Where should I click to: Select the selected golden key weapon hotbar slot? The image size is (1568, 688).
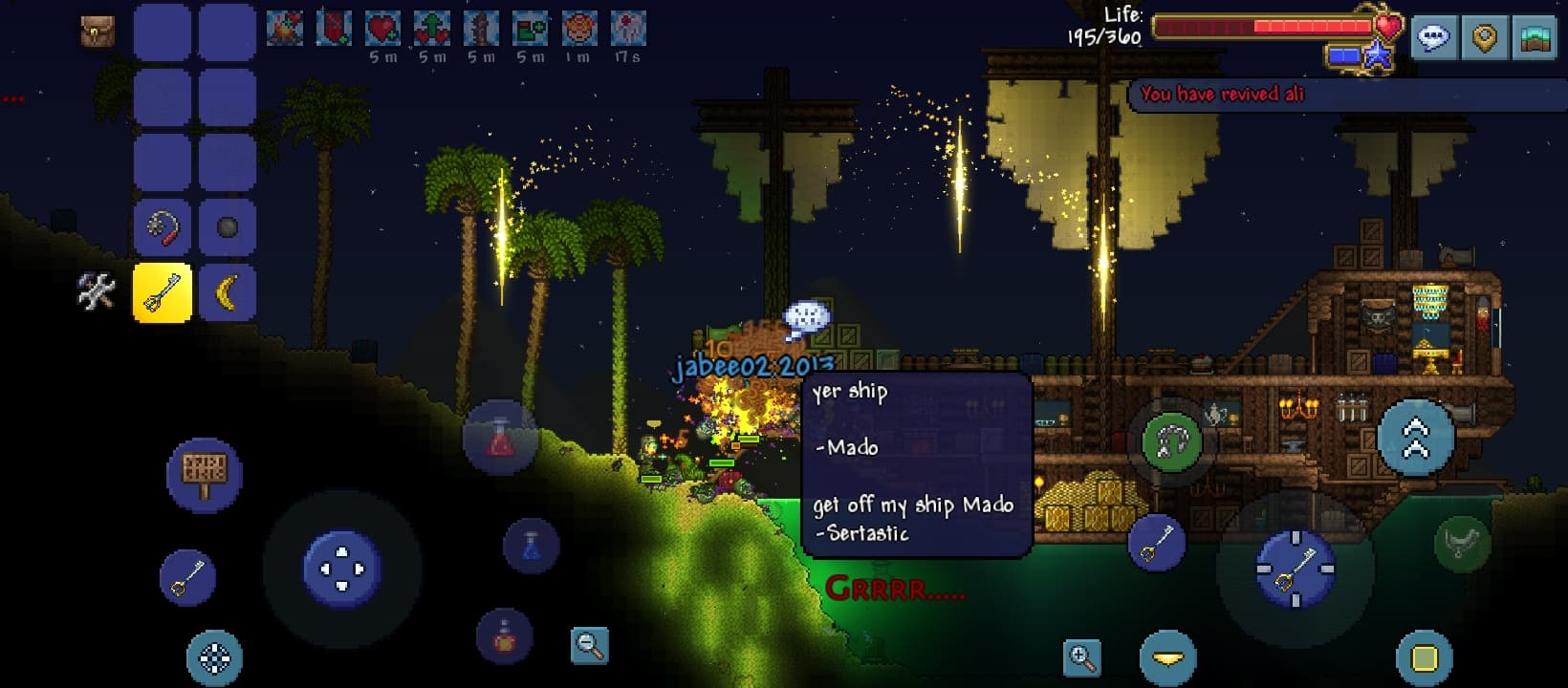(163, 292)
